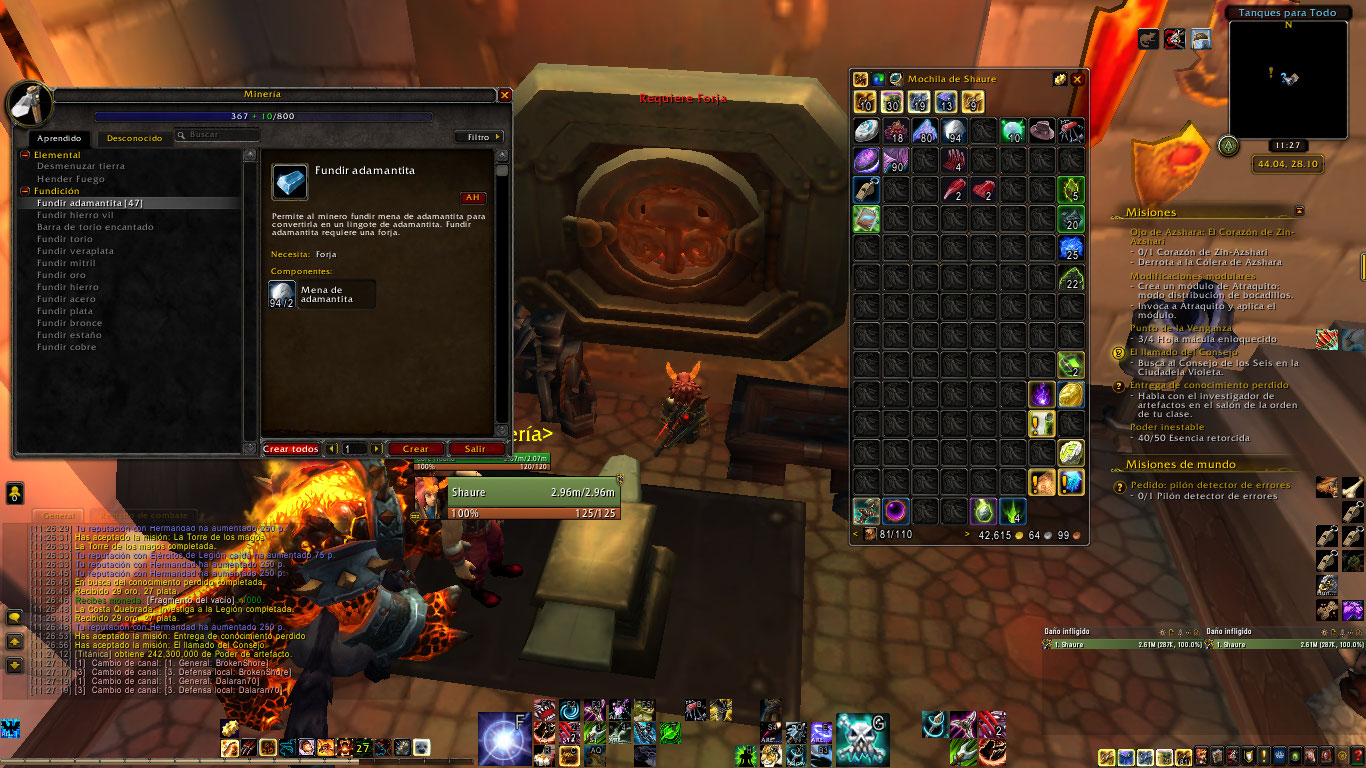Pick the Hender Fuego recipe
The height and width of the screenshot is (768, 1366).
[70, 179]
